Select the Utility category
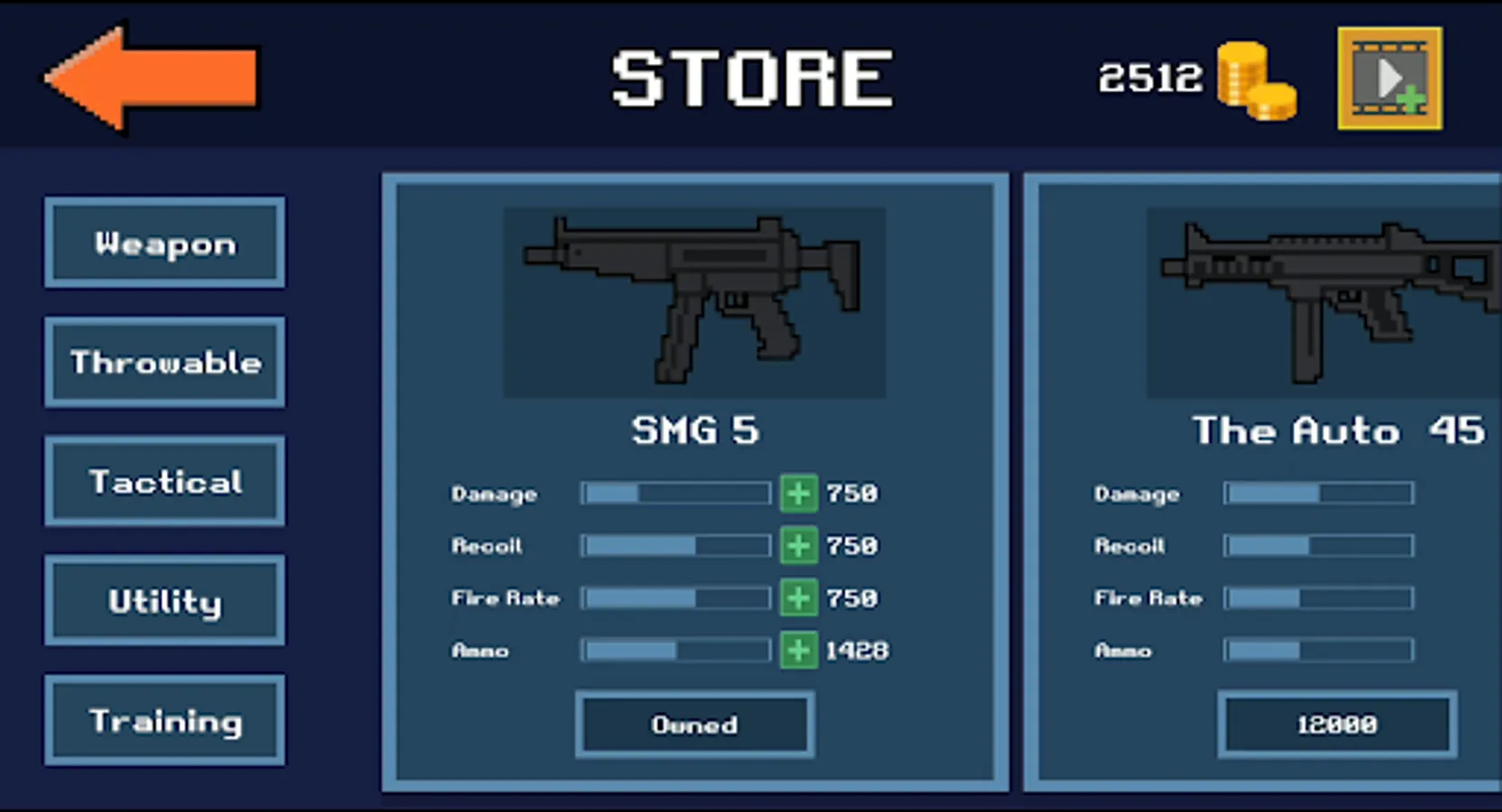This screenshot has width=1502, height=812. pos(165,600)
